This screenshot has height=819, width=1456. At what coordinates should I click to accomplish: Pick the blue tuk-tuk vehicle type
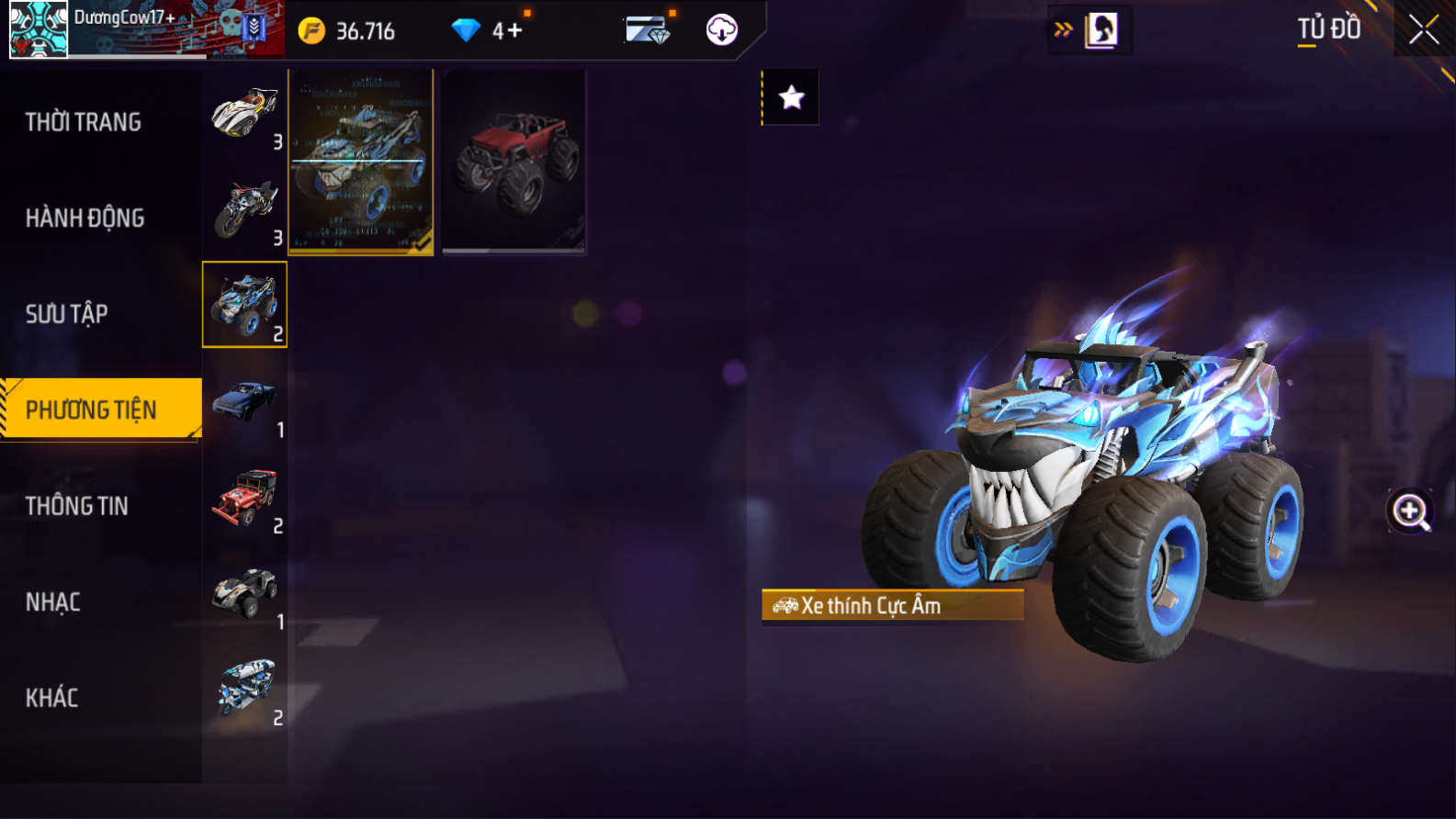pyautogui.click(x=245, y=690)
